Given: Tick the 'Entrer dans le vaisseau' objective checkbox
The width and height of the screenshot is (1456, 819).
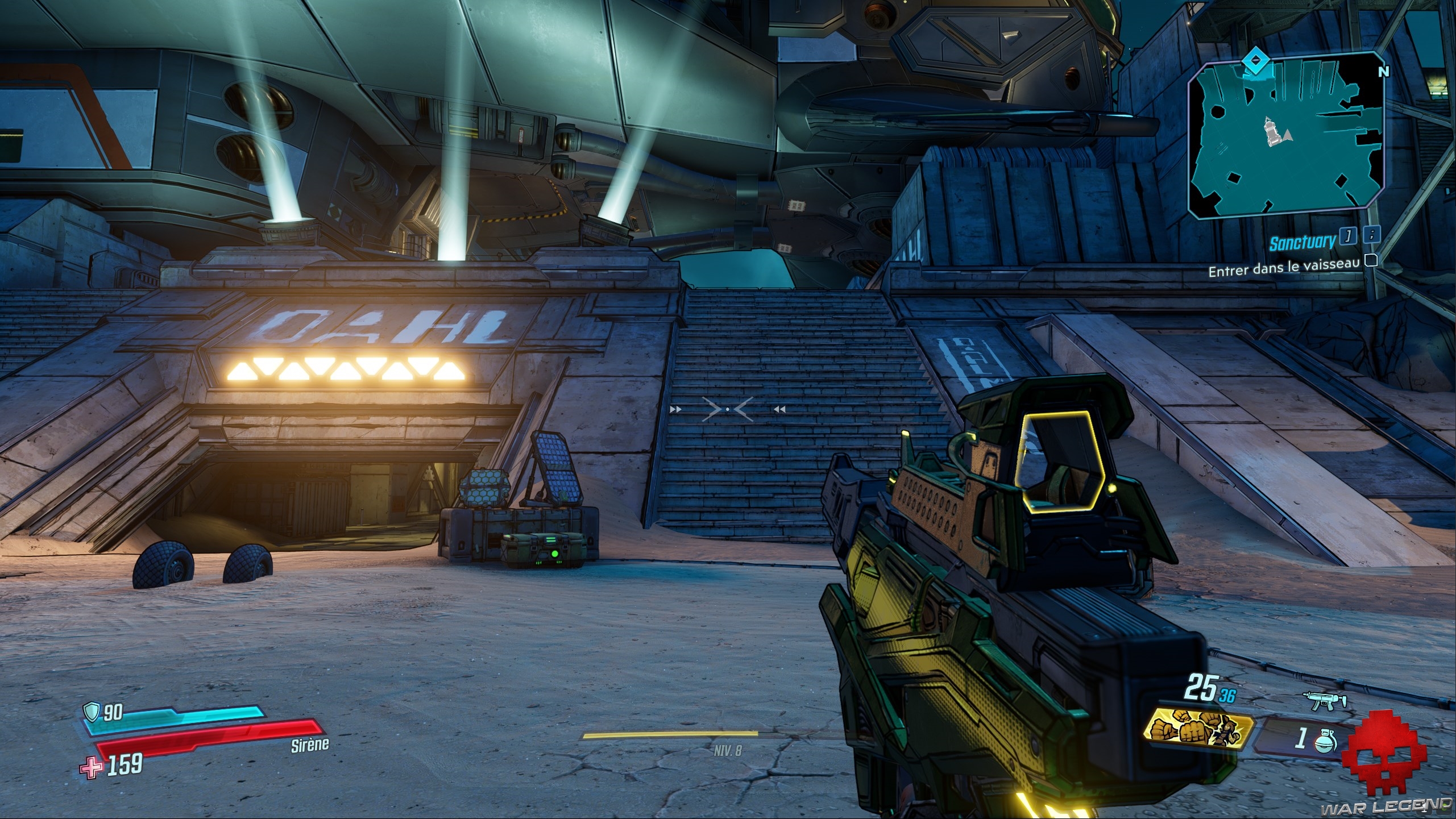Looking at the screenshot, I should [x=1371, y=260].
